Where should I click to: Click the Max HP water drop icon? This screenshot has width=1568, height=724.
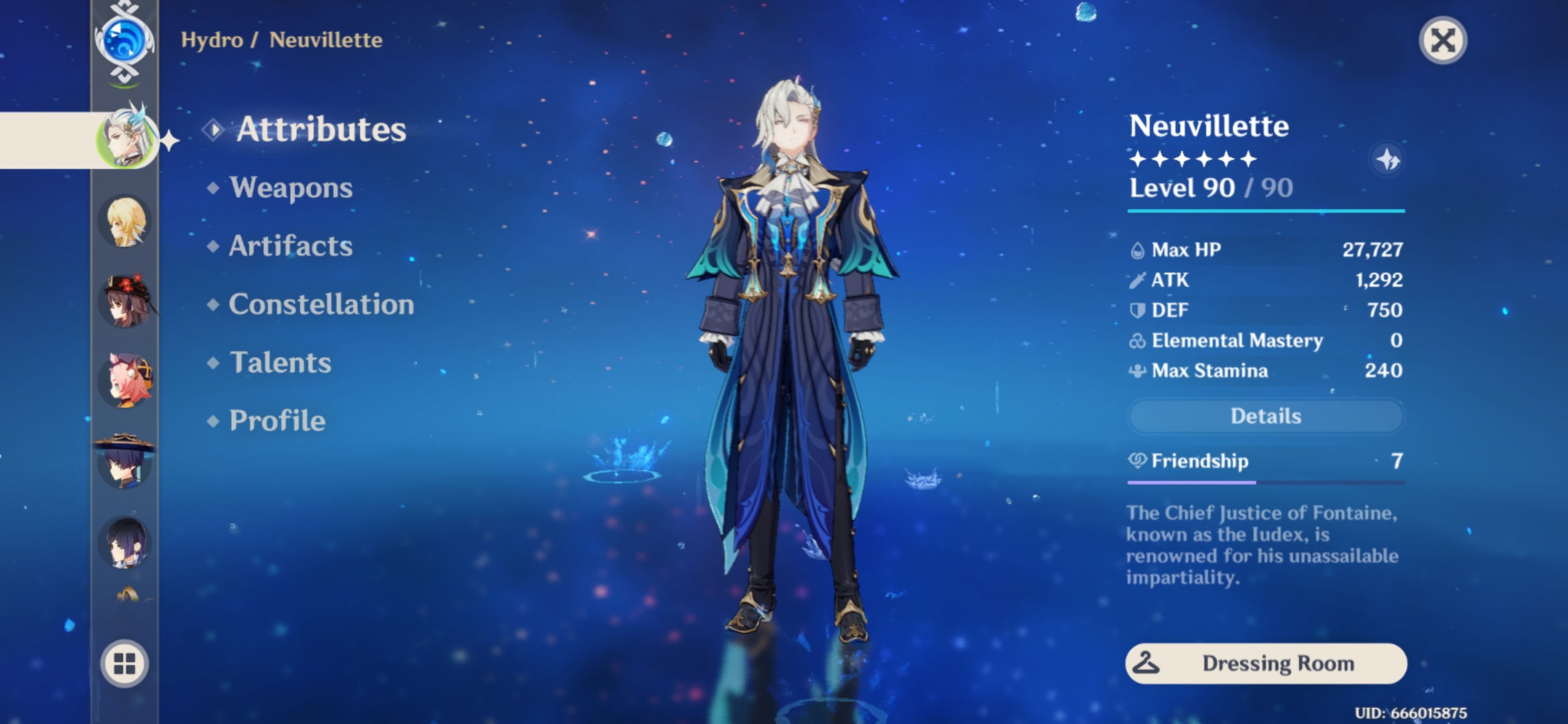[x=1138, y=249]
